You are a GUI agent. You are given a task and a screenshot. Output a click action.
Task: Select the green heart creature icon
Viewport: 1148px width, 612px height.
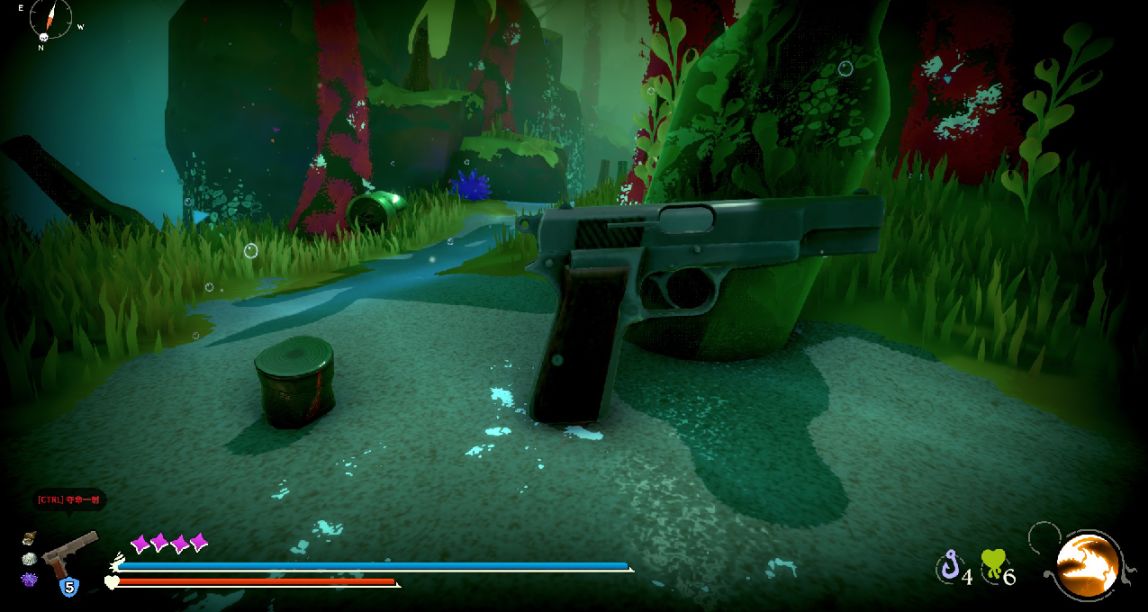(x=992, y=565)
